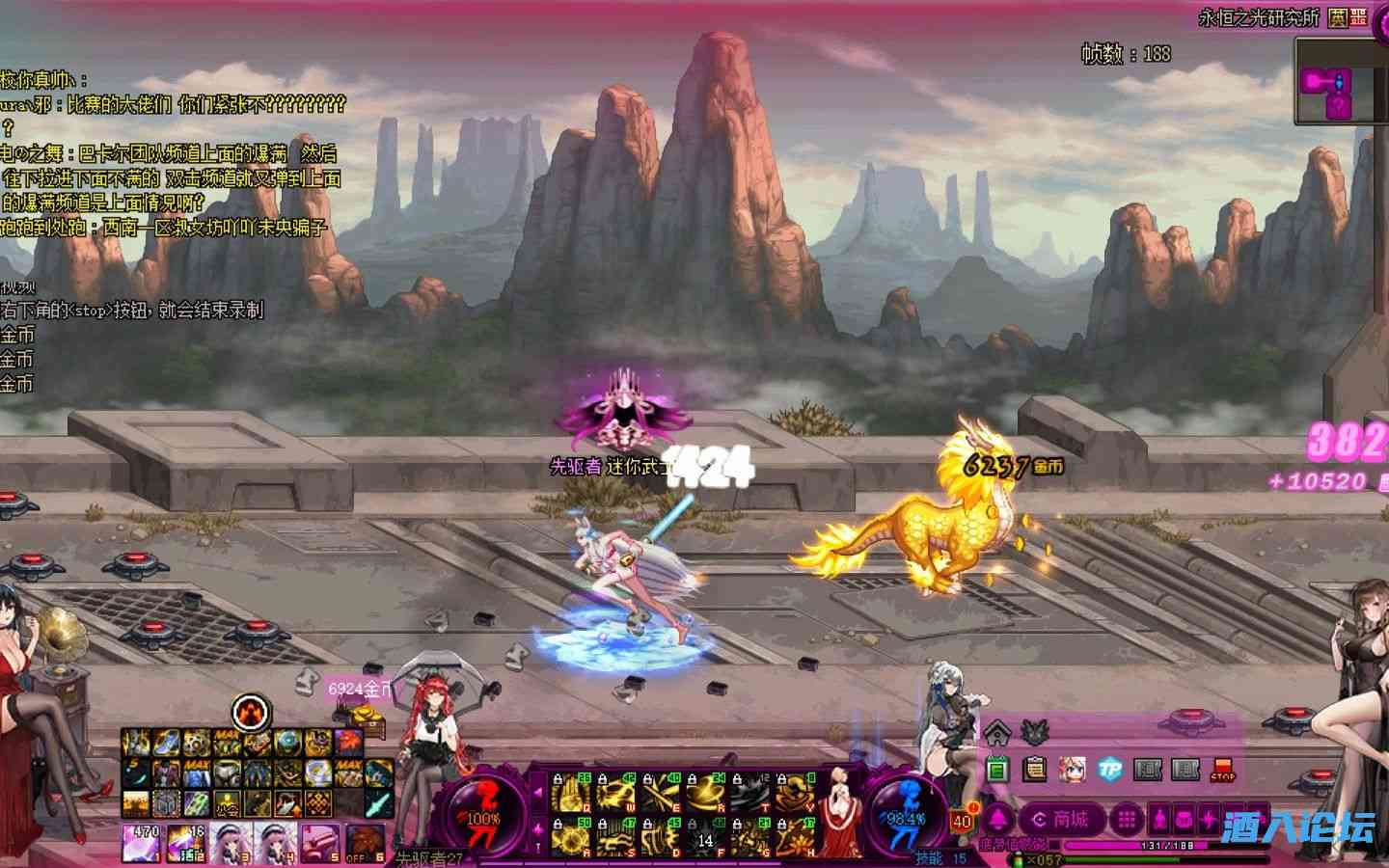This screenshot has height=868, width=1389.
Task: Open the nine-dot grid menu button
Action: click(1126, 820)
